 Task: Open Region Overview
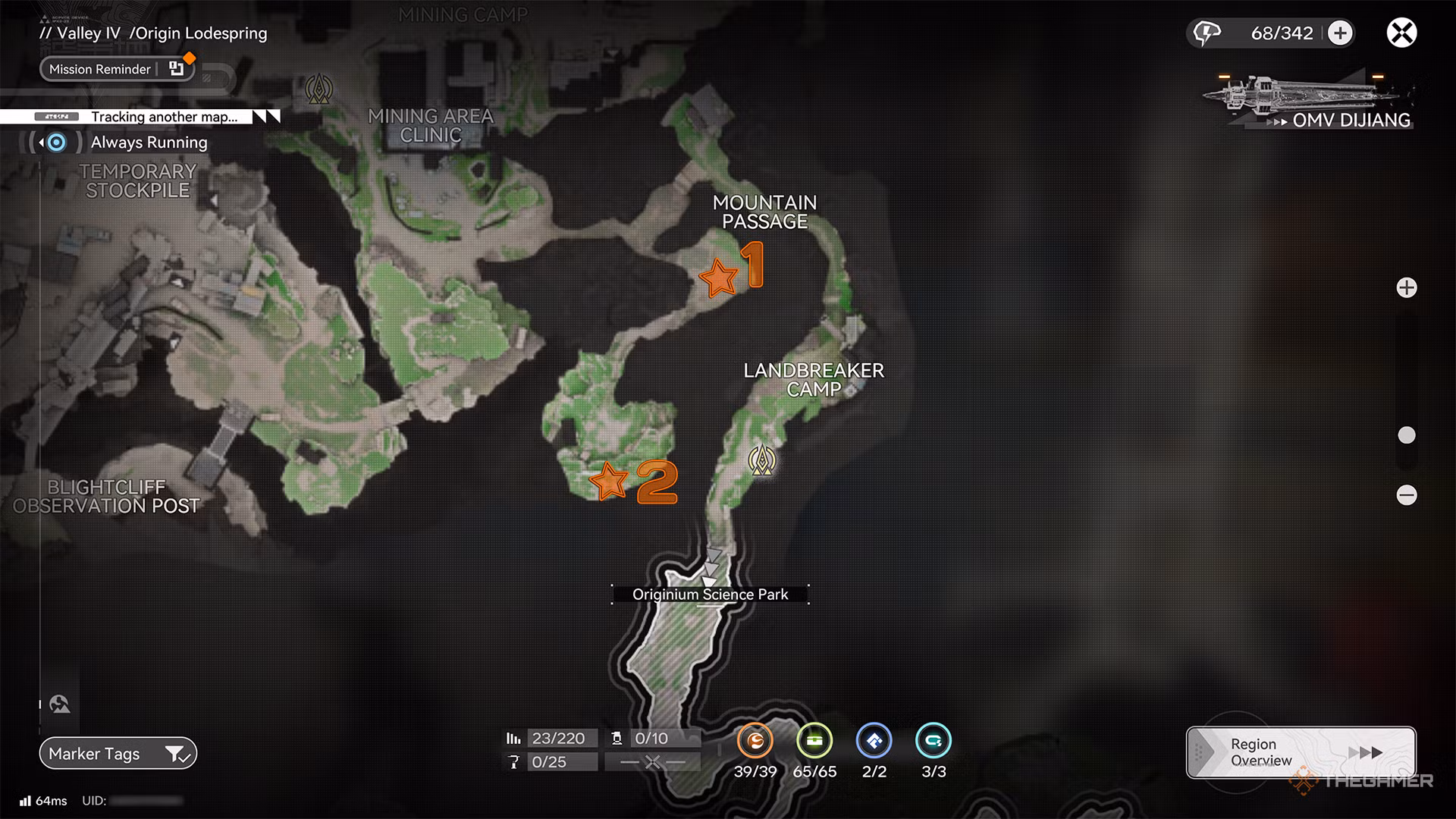click(x=1262, y=752)
